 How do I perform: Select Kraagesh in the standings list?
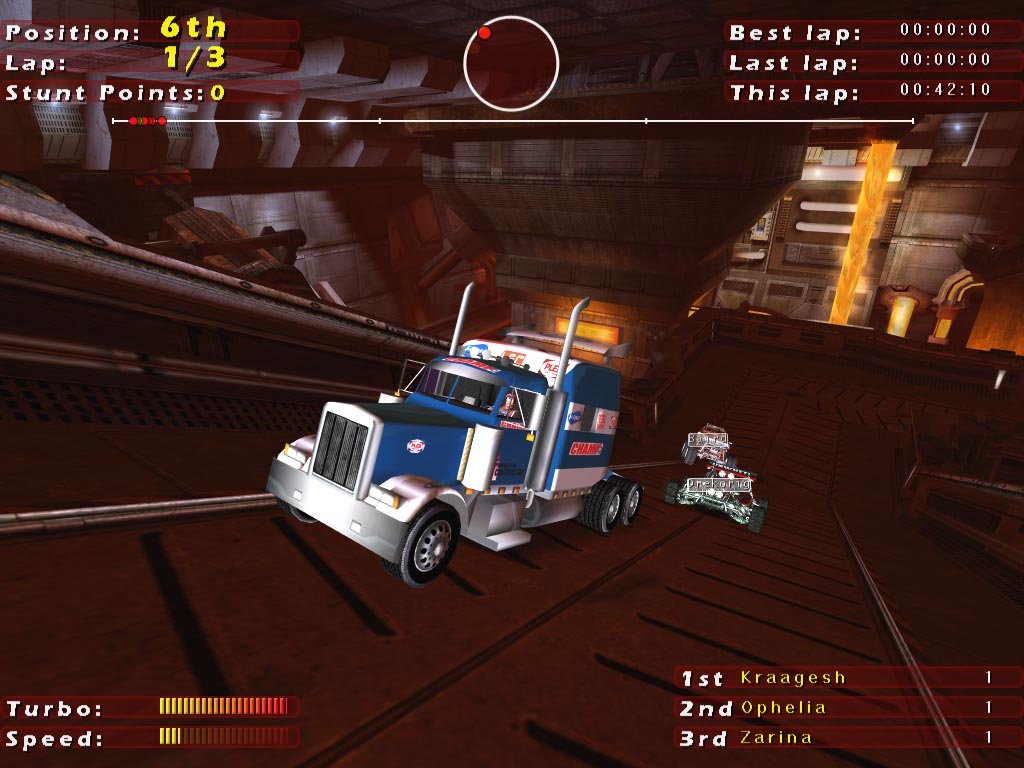pyautogui.click(x=792, y=678)
